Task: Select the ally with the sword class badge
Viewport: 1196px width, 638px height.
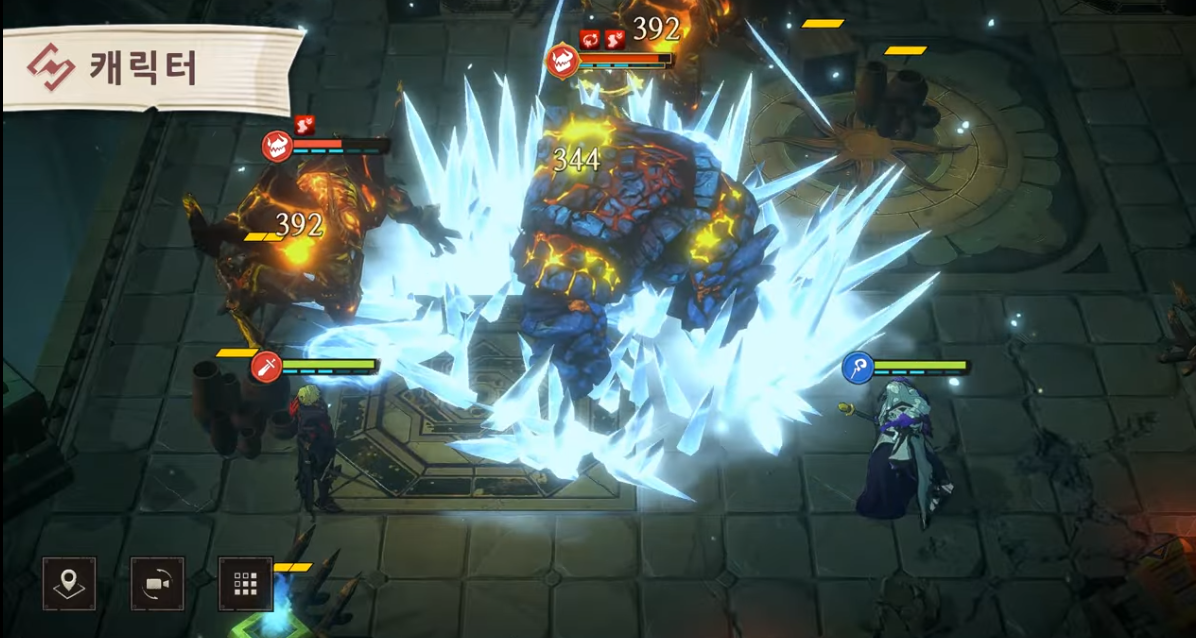Action: 266,366
